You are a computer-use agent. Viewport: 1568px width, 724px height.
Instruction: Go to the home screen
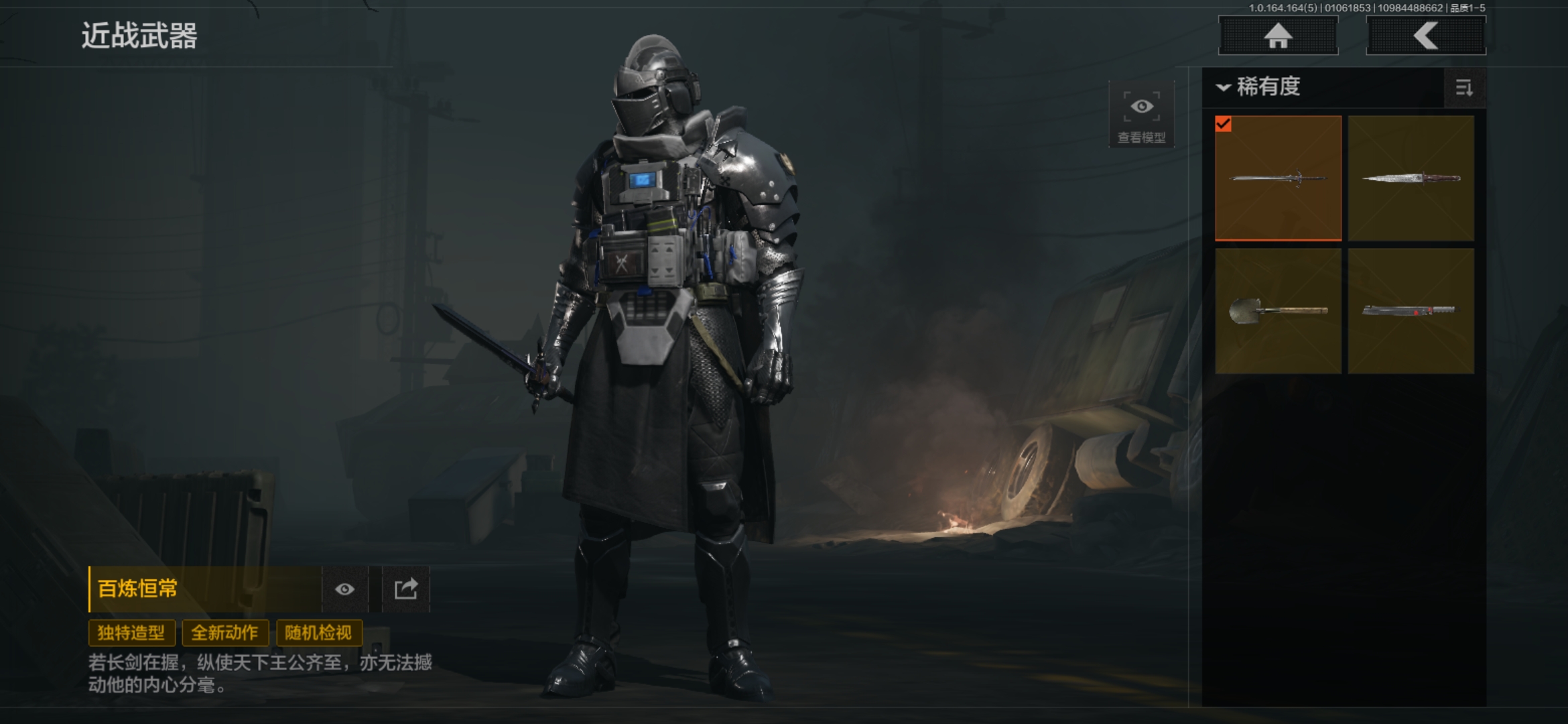coord(1278,36)
